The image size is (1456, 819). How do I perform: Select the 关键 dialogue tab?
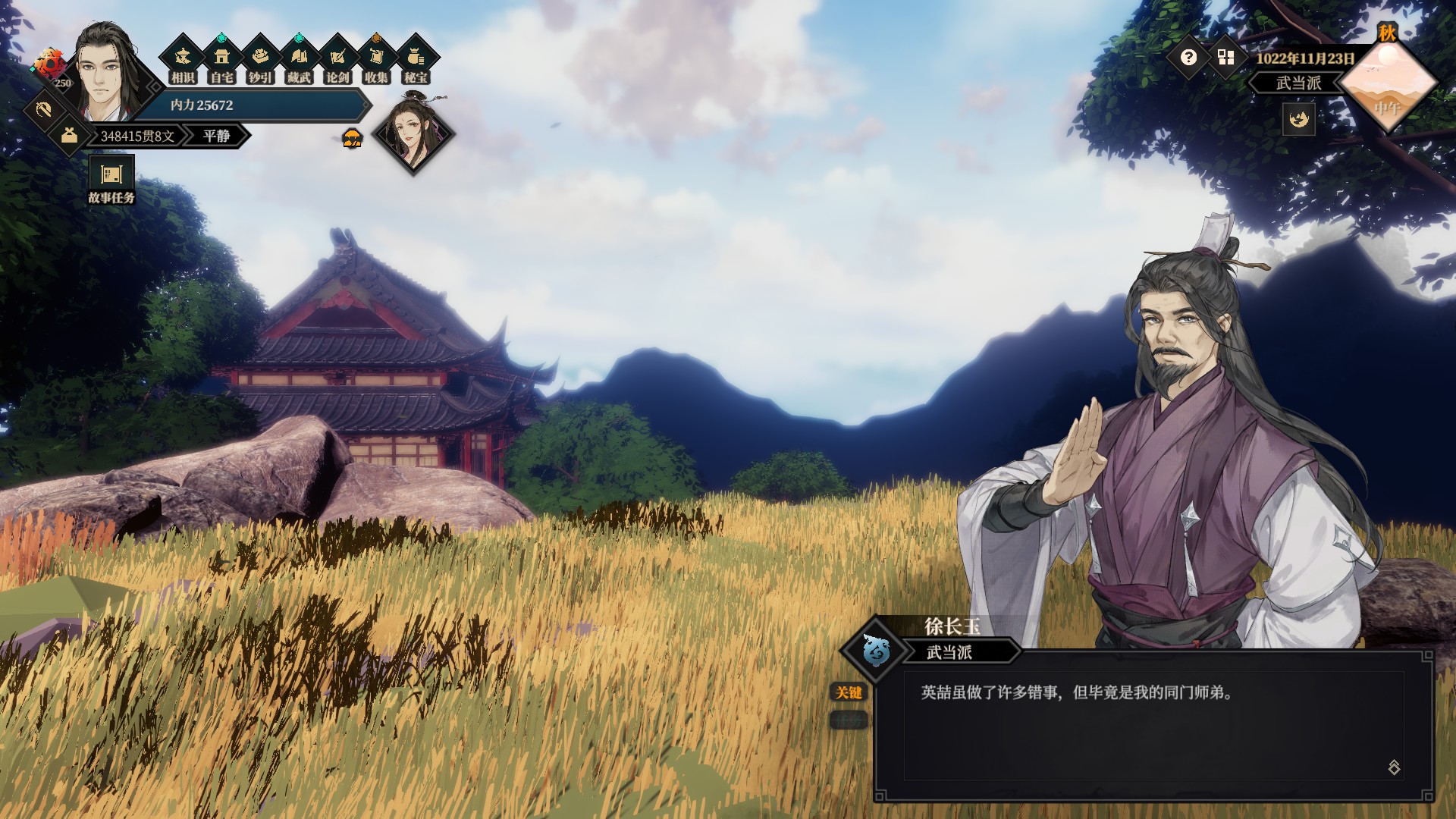tap(849, 692)
